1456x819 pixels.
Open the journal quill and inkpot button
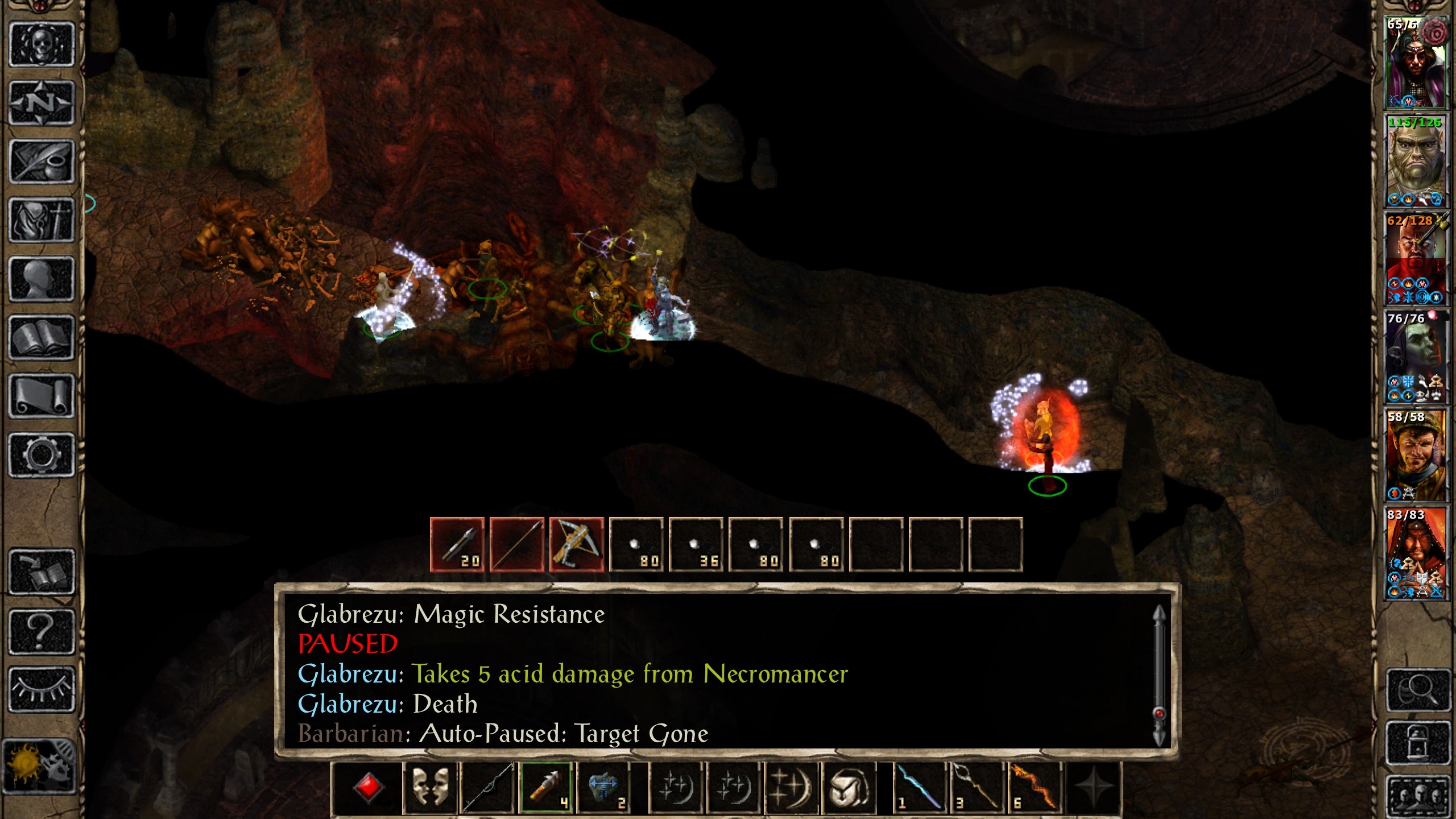42,162
